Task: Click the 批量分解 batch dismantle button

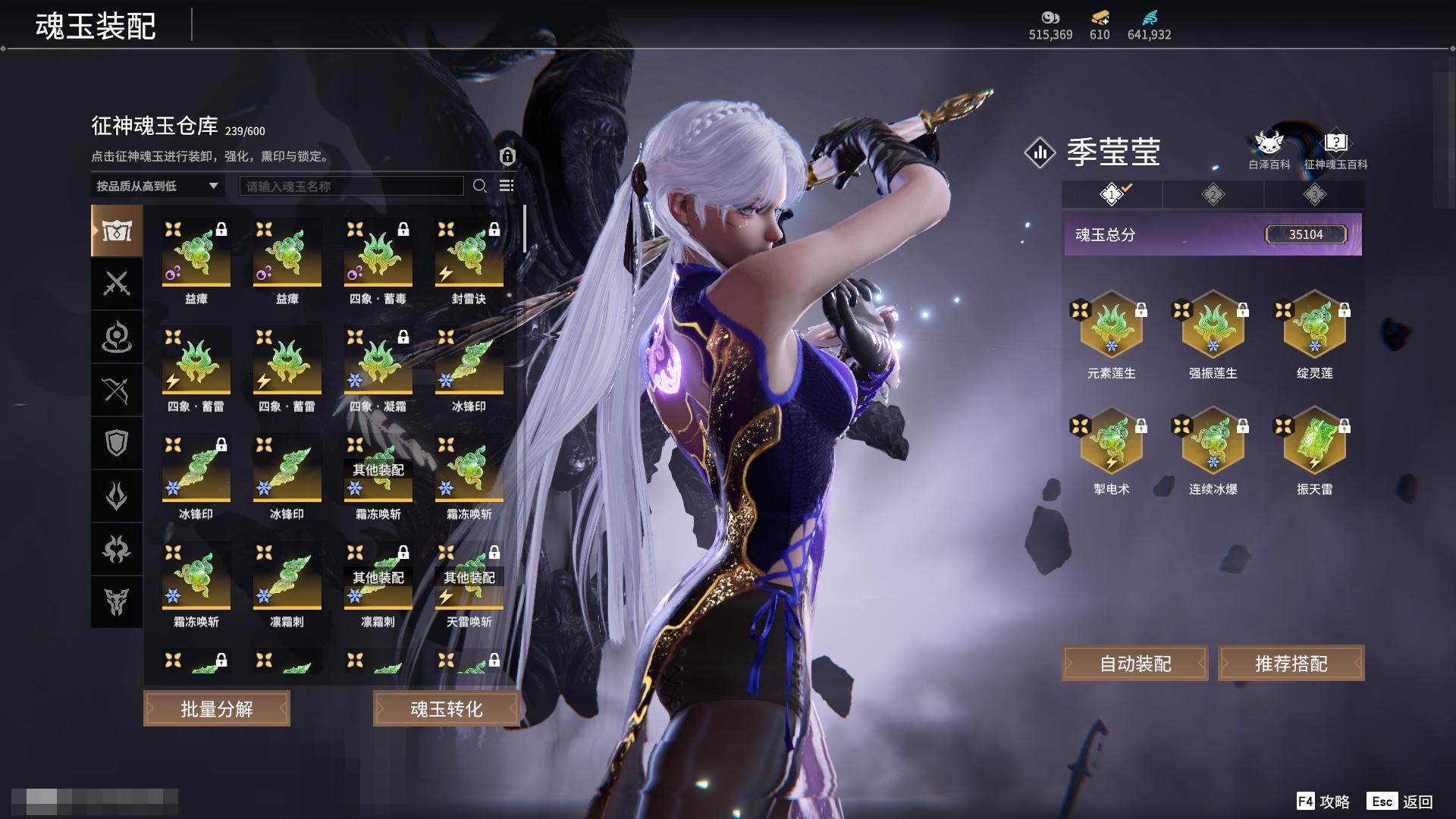Action: [217, 709]
